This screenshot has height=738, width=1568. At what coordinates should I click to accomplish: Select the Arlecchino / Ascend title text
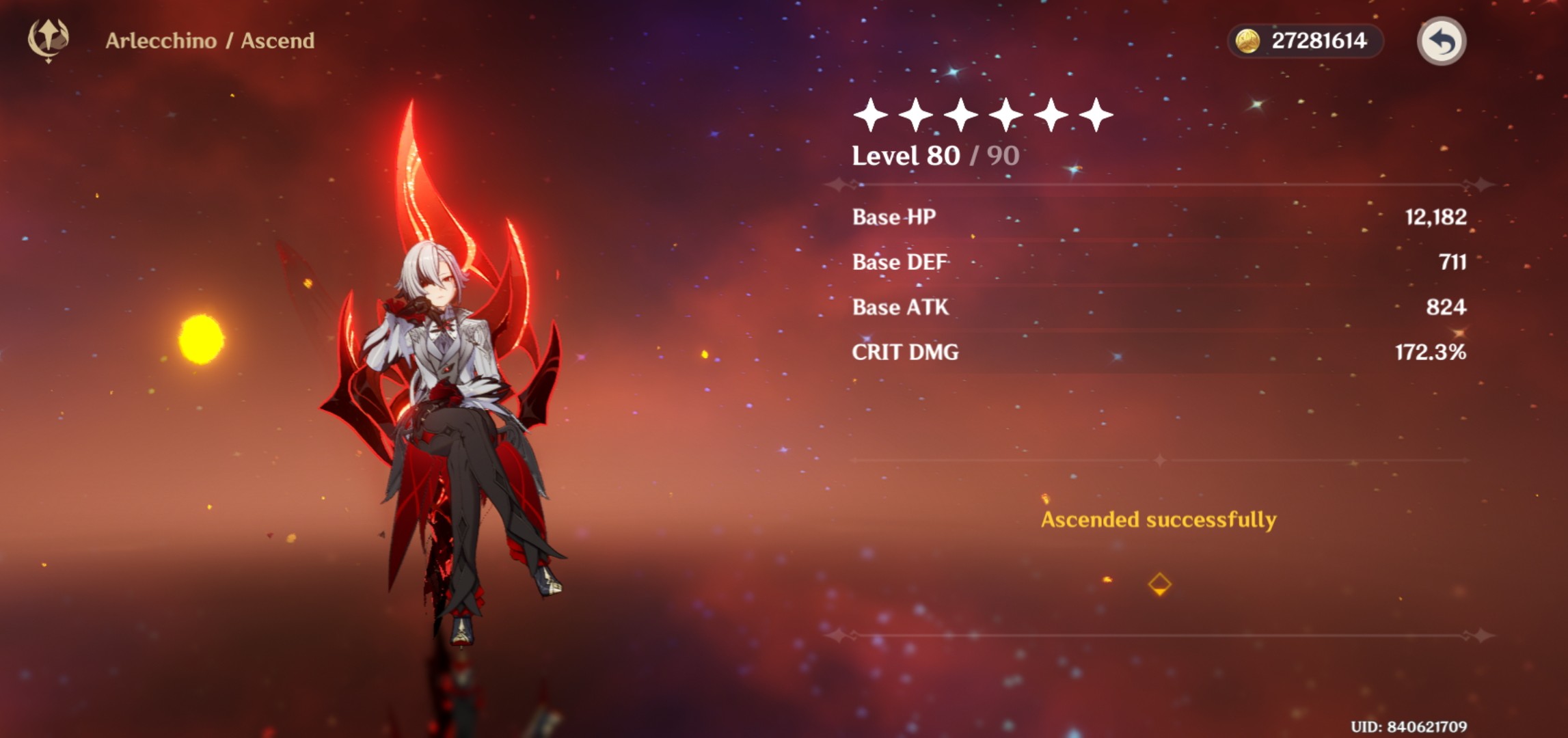tap(211, 40)
